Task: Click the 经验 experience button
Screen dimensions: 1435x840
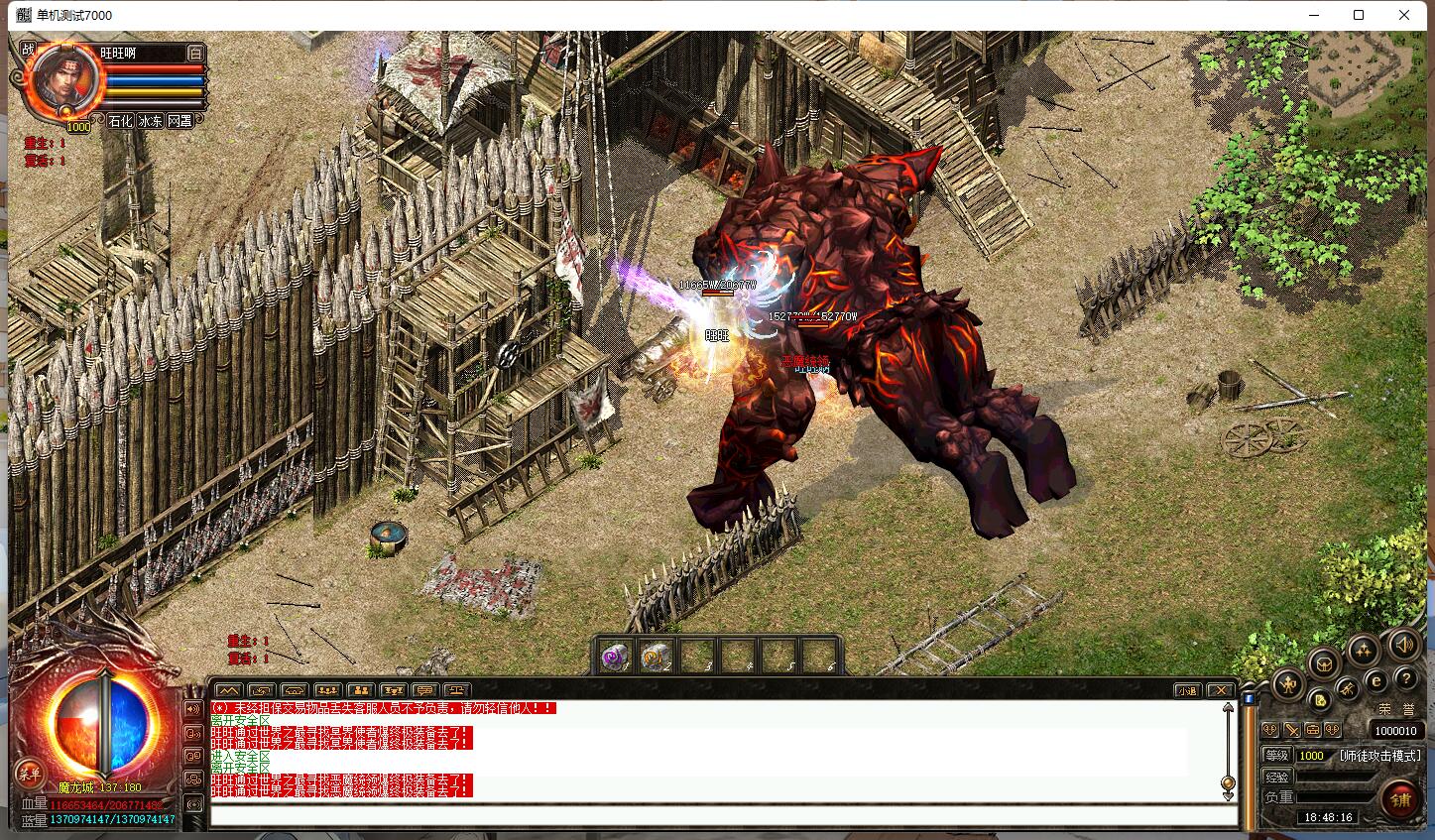Action: tap(1277, 777)
